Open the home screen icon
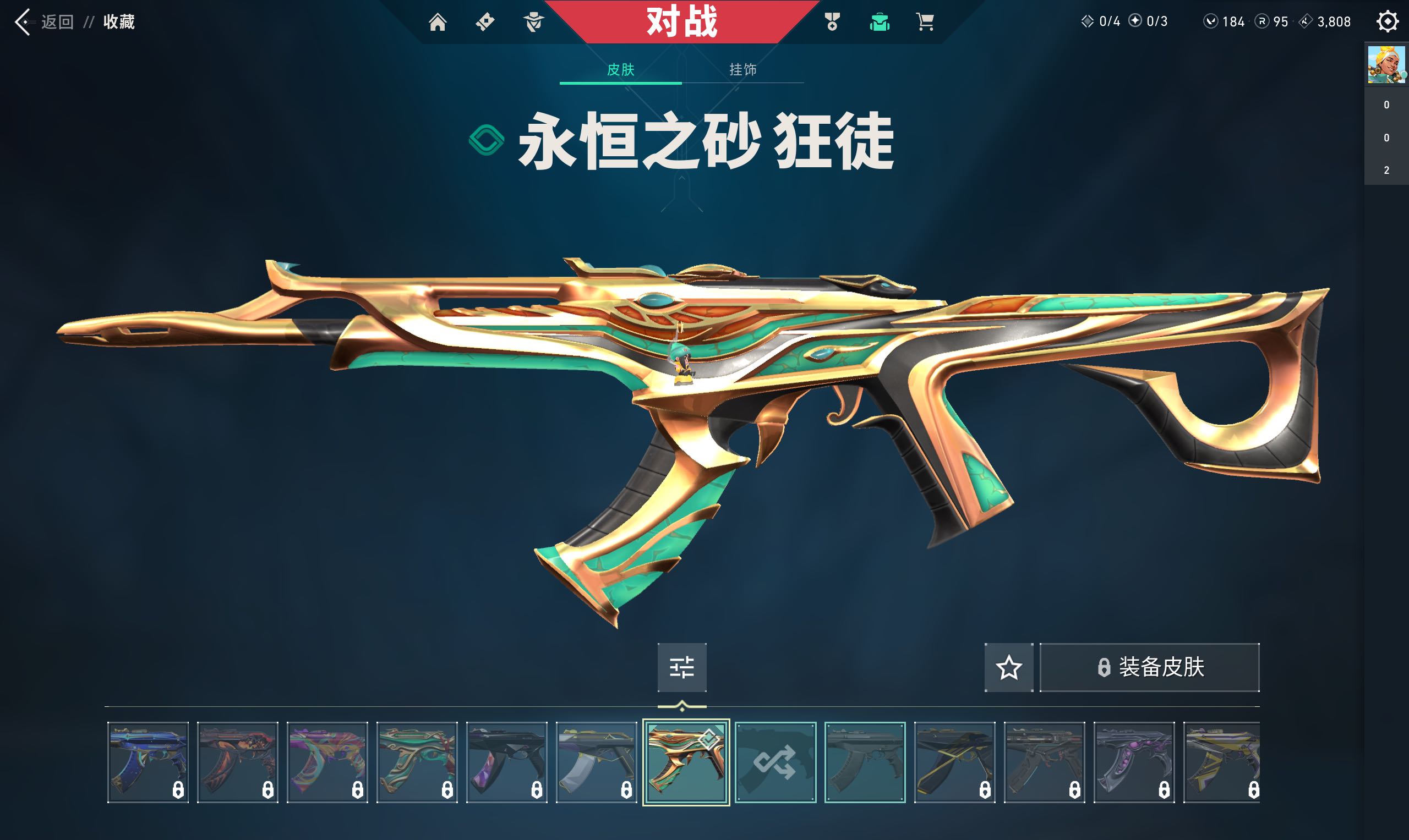Screen dimensions: 1409x840 point(439,23)
